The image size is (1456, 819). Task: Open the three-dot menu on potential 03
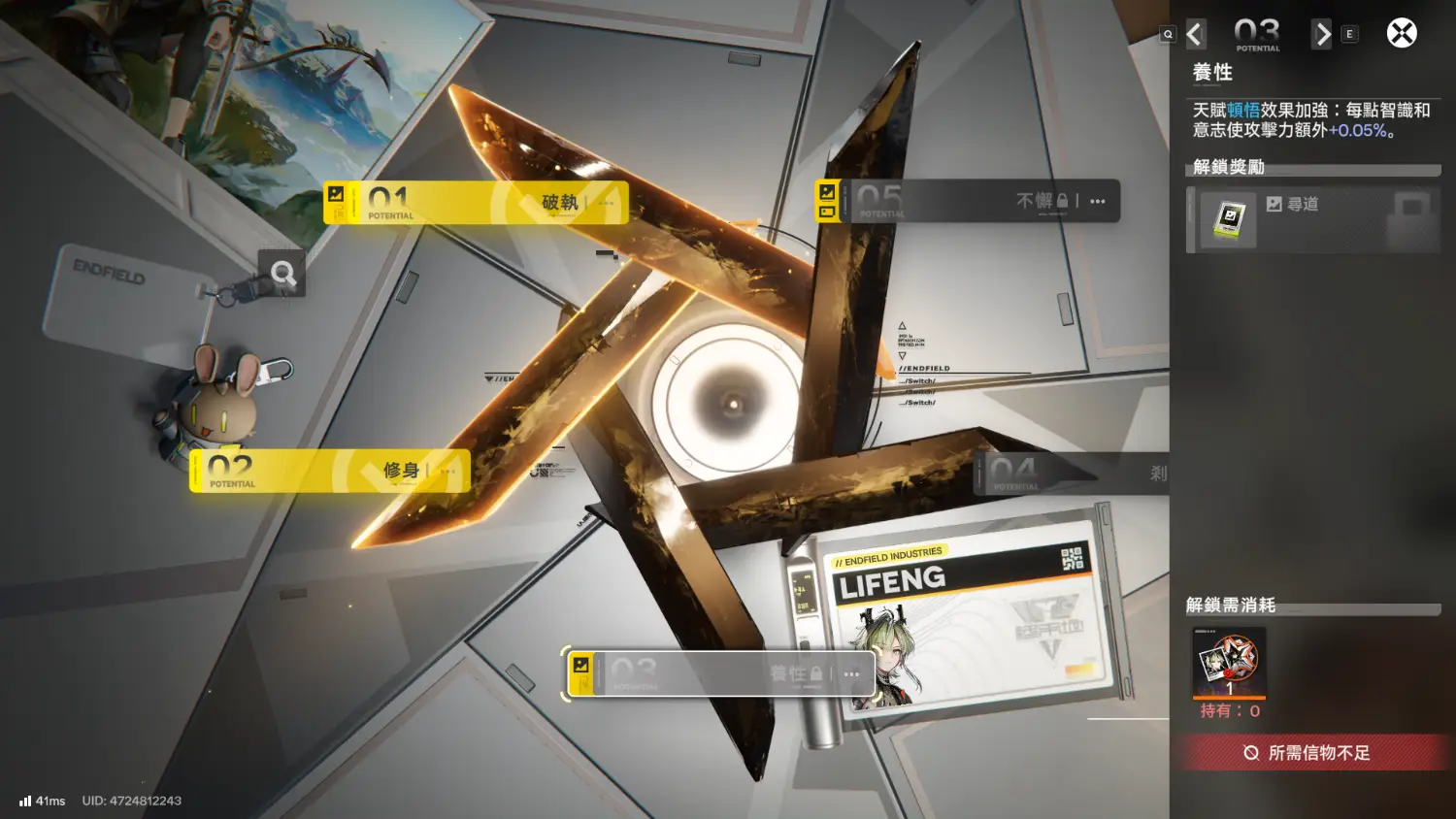852,674
